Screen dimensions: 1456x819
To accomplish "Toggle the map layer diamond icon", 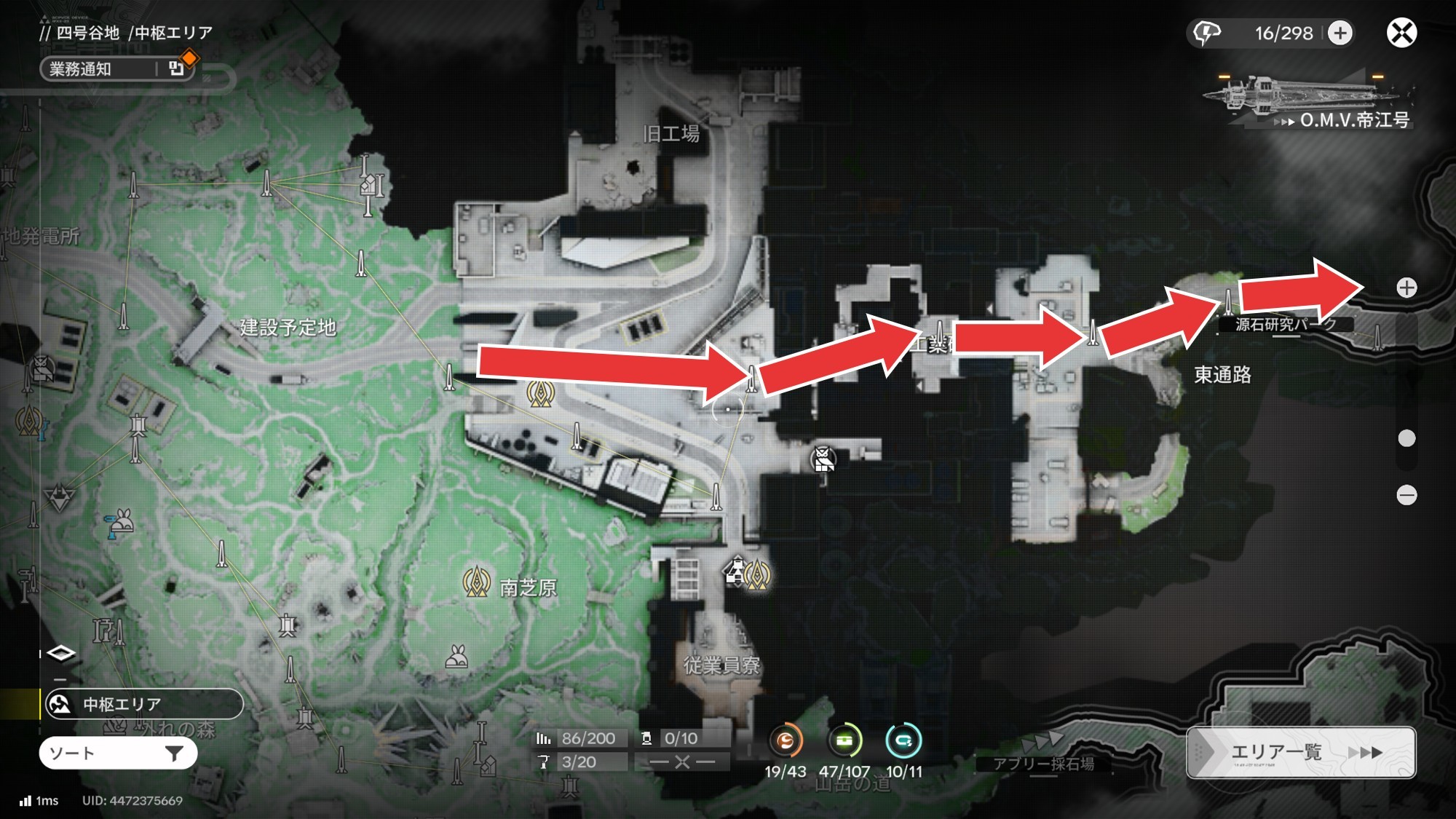I will [60, 653].
